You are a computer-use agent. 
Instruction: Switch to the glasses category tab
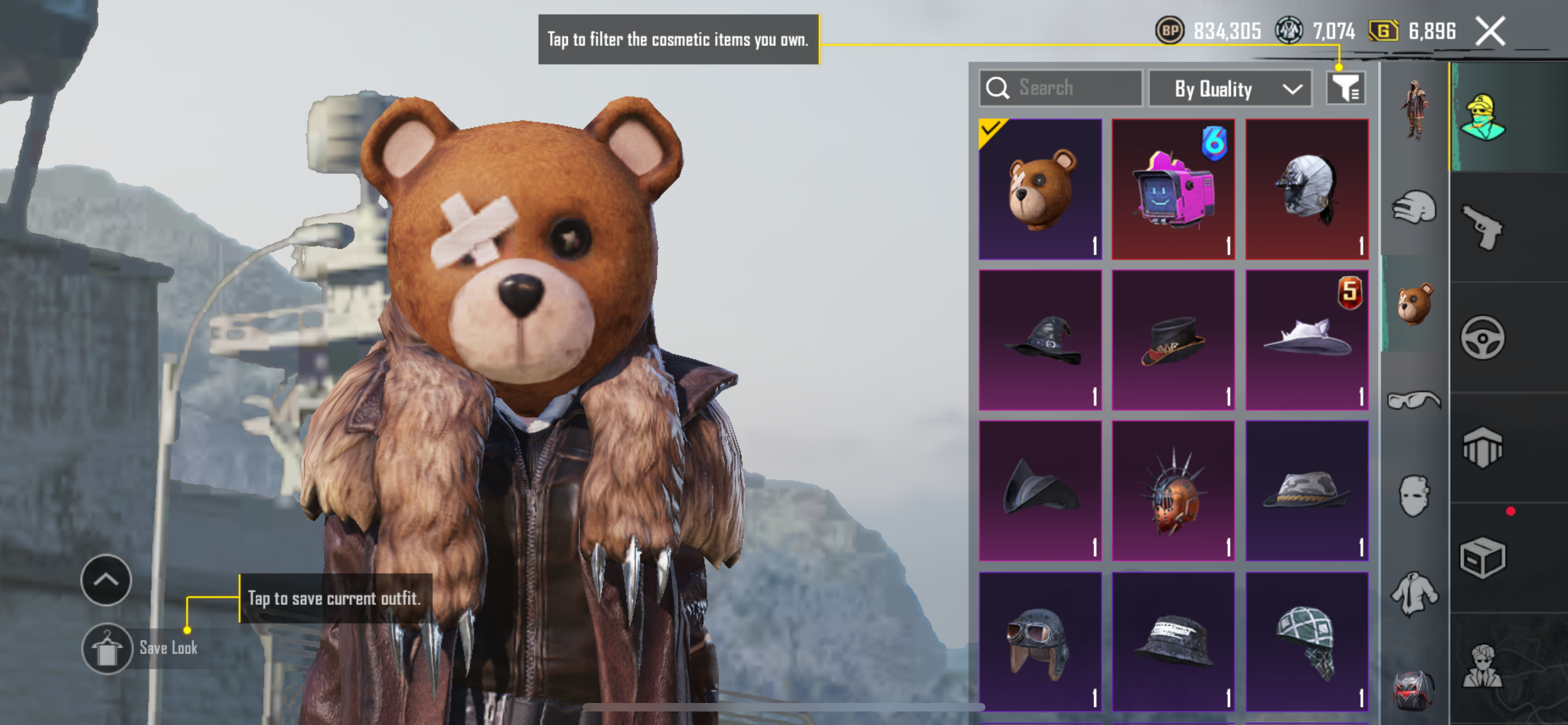(1414, 400)
